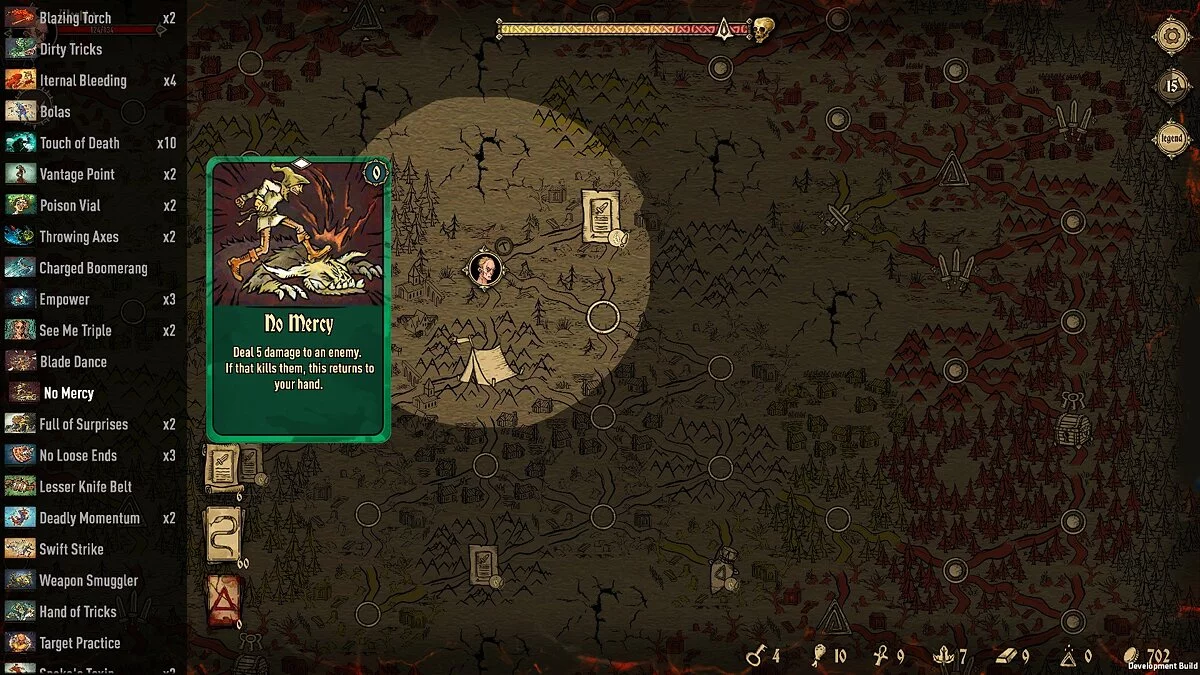Open the gear settings button

point(1171,37)
